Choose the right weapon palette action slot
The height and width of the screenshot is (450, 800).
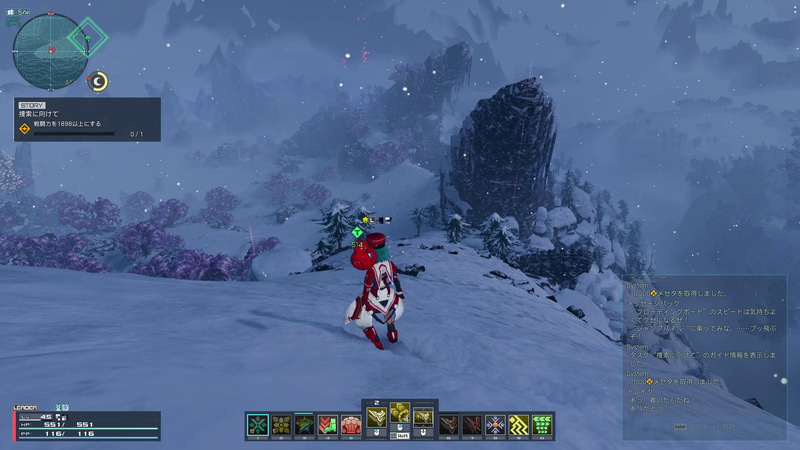pyautogui.click(x=424, y=417)
